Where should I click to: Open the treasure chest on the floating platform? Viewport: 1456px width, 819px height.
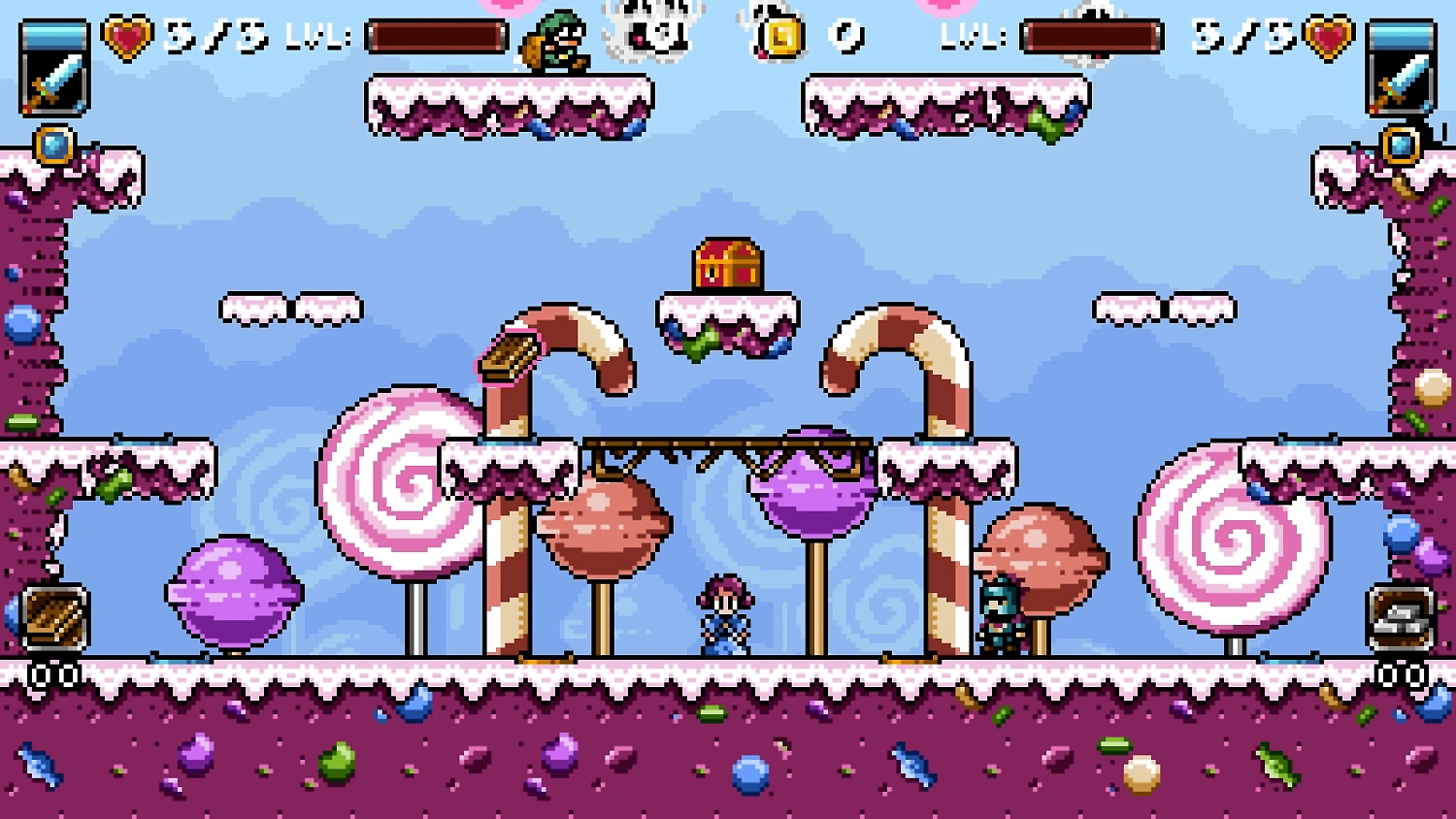coord(726,264)
